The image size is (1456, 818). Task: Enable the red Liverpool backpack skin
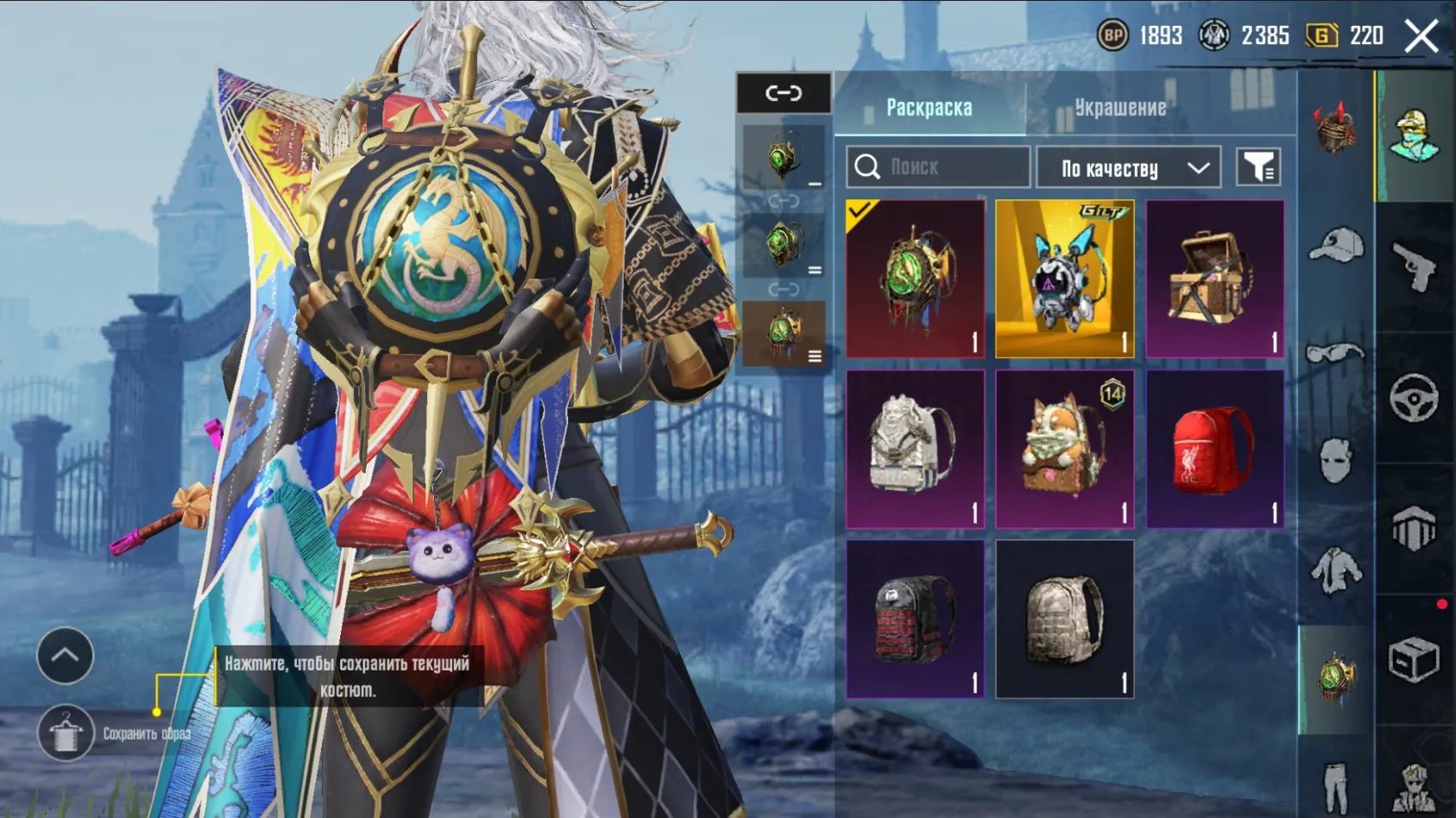pyautogui.click(x=1213, y=449)
